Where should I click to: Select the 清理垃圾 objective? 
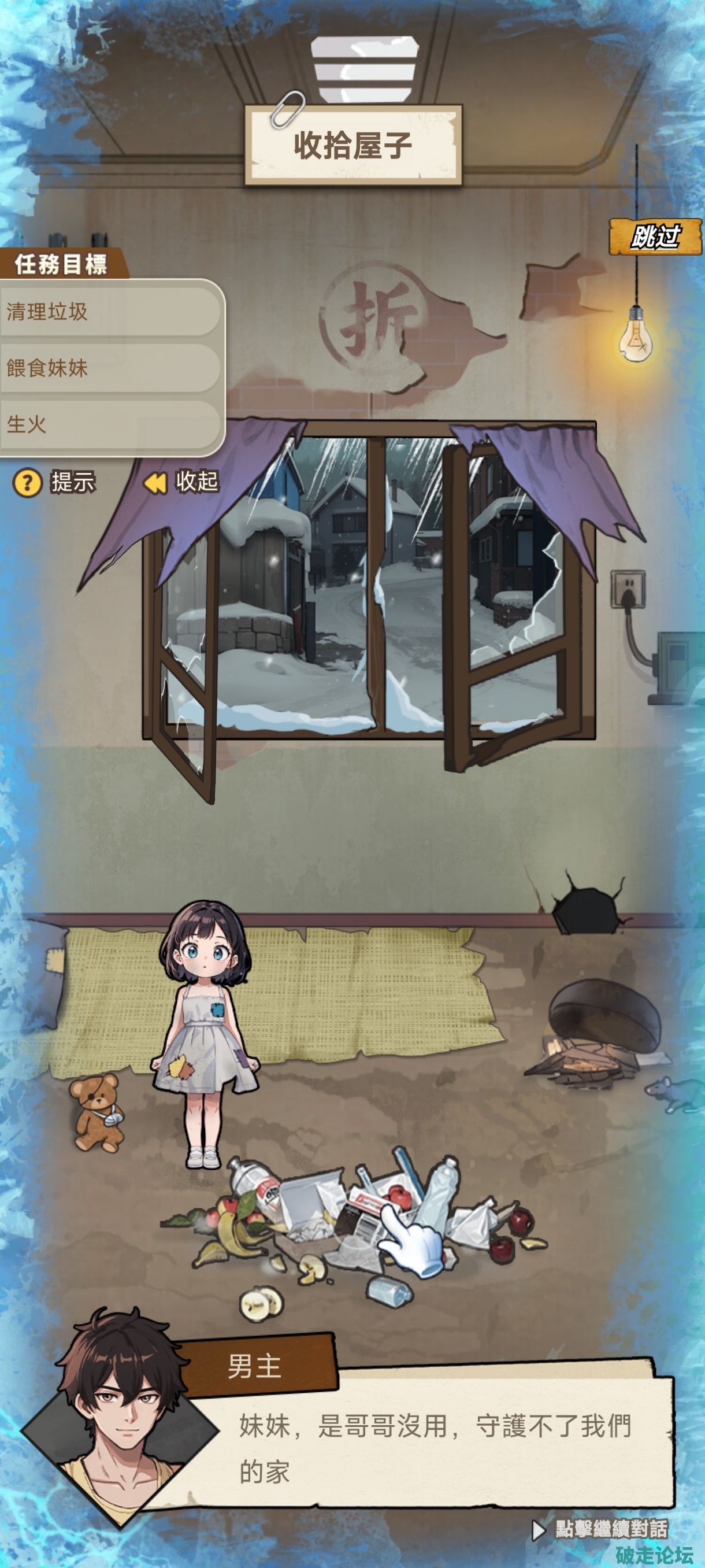109,312
